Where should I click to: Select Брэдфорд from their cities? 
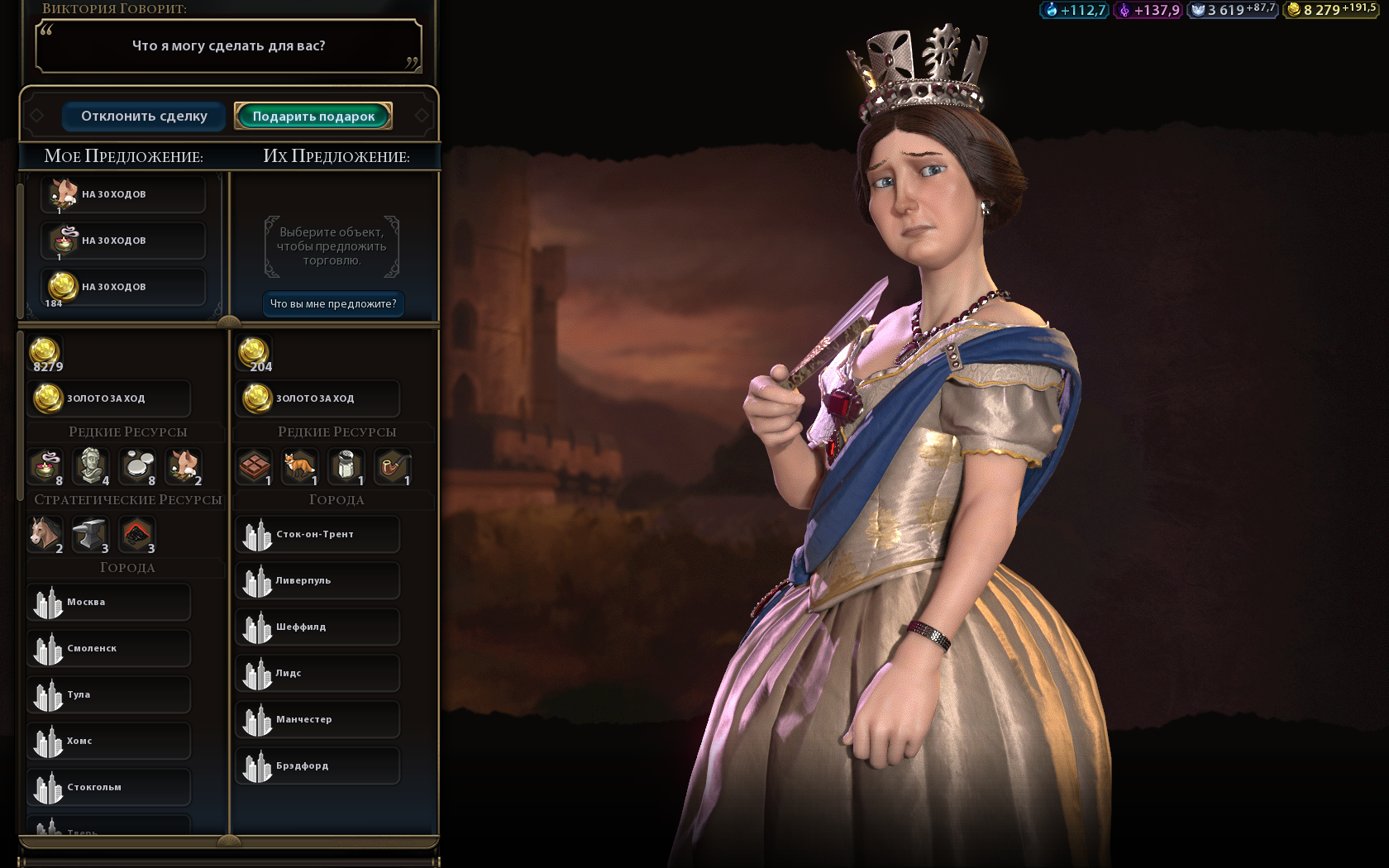point(317,765)
